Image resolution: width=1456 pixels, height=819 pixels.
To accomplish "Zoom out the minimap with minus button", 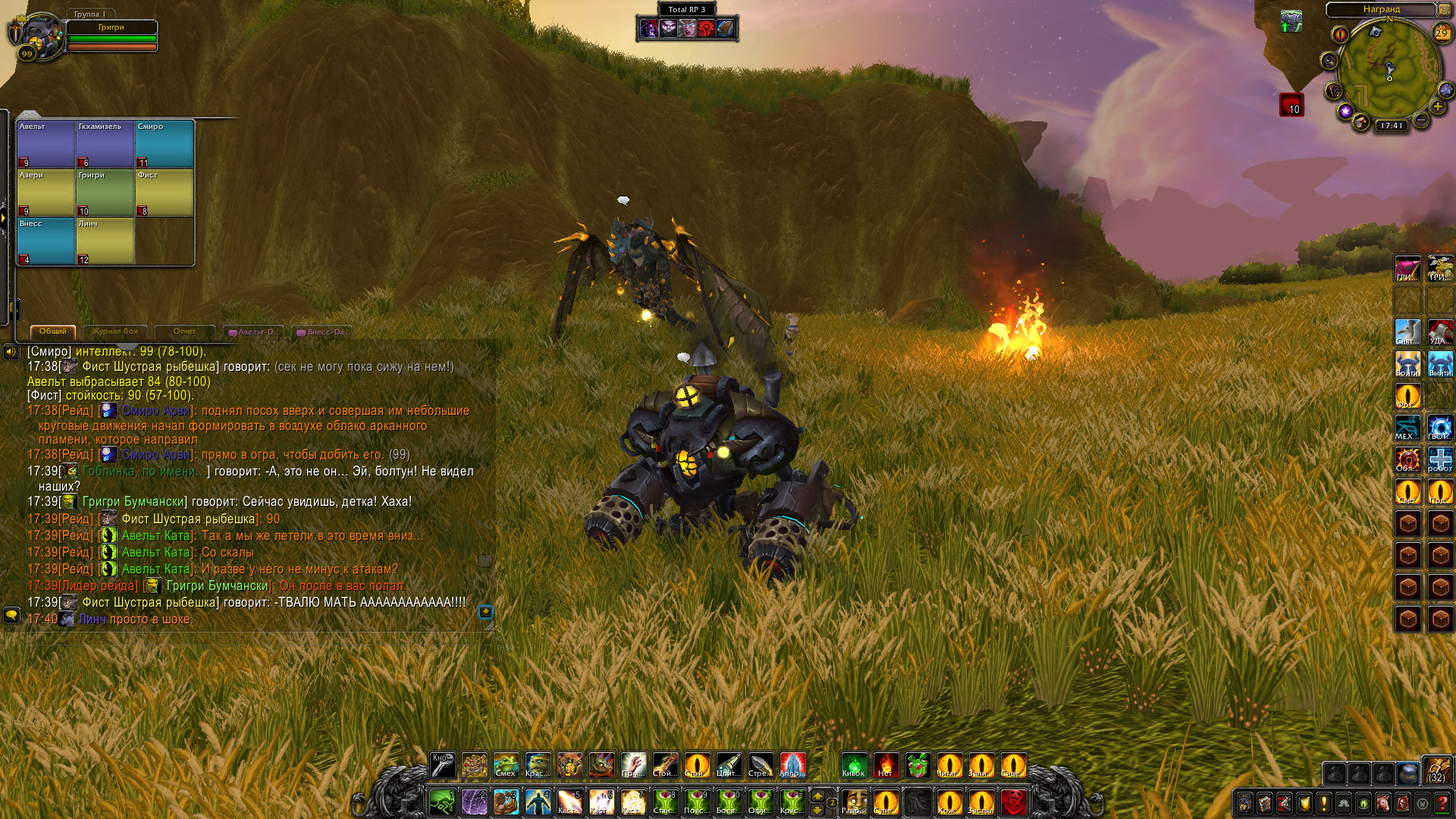I will (x=1422, y=120).
